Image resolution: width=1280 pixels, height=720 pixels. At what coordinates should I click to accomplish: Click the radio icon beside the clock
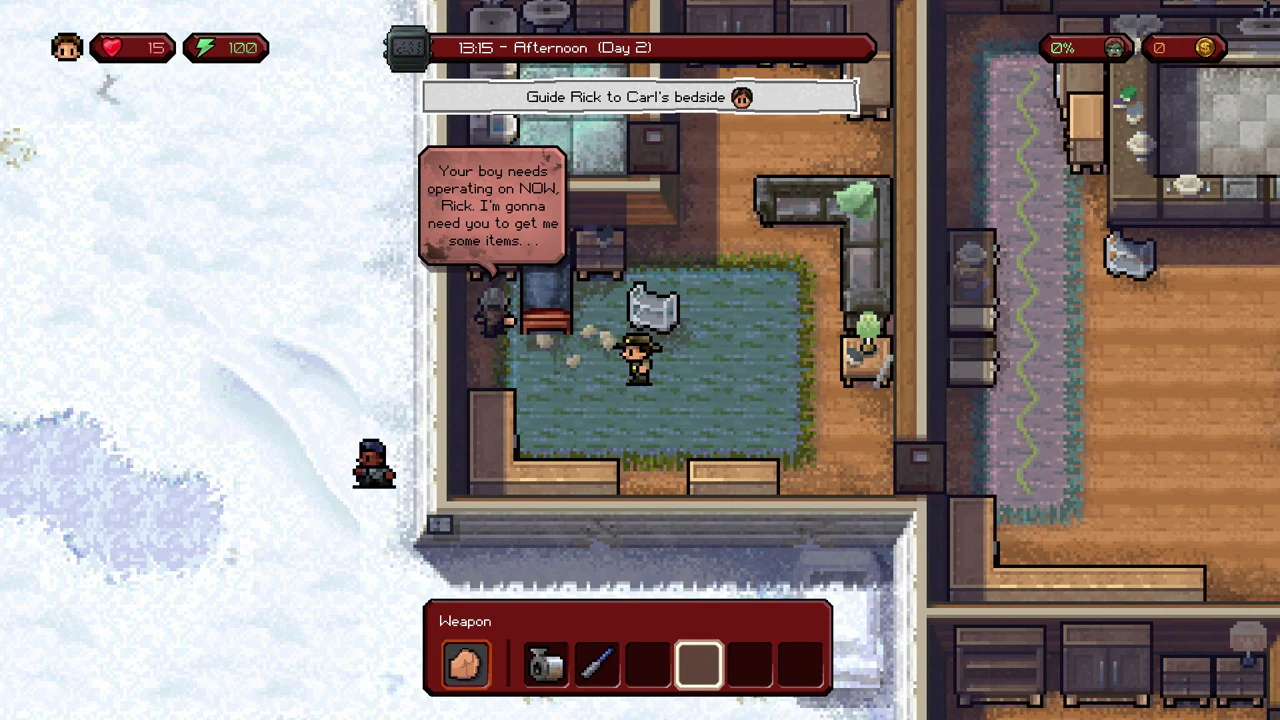click(x=407, y=47)
